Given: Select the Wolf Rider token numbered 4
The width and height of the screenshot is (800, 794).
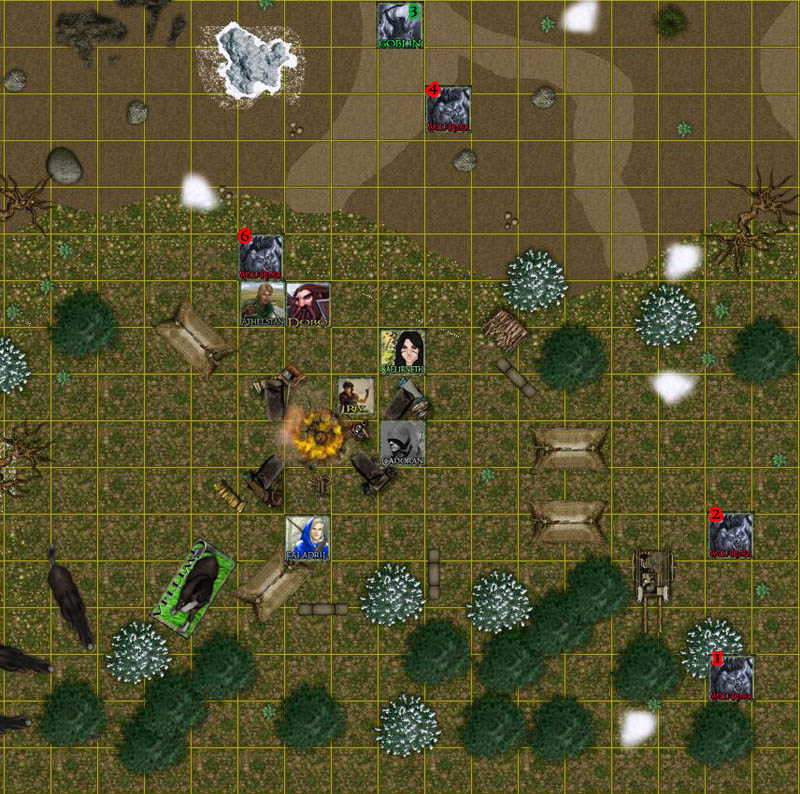Looking at the screenshot, I should tap(448, 108).
